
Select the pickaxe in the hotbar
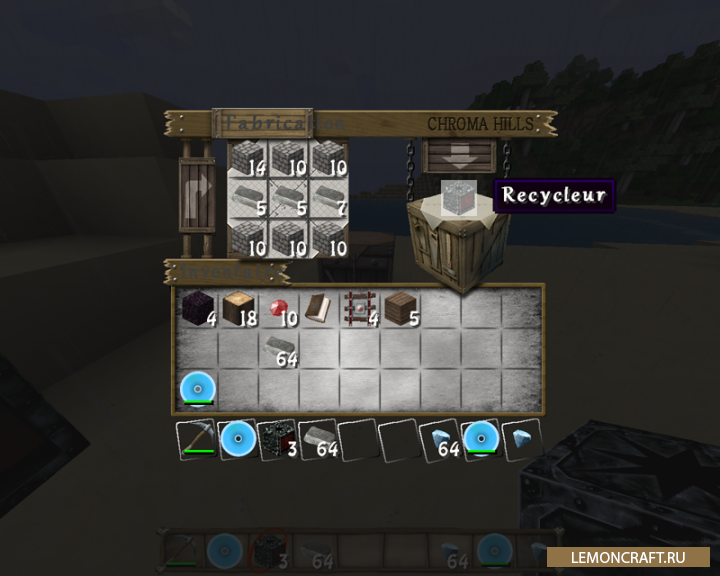pyautogui.click(x=197, y=440)
